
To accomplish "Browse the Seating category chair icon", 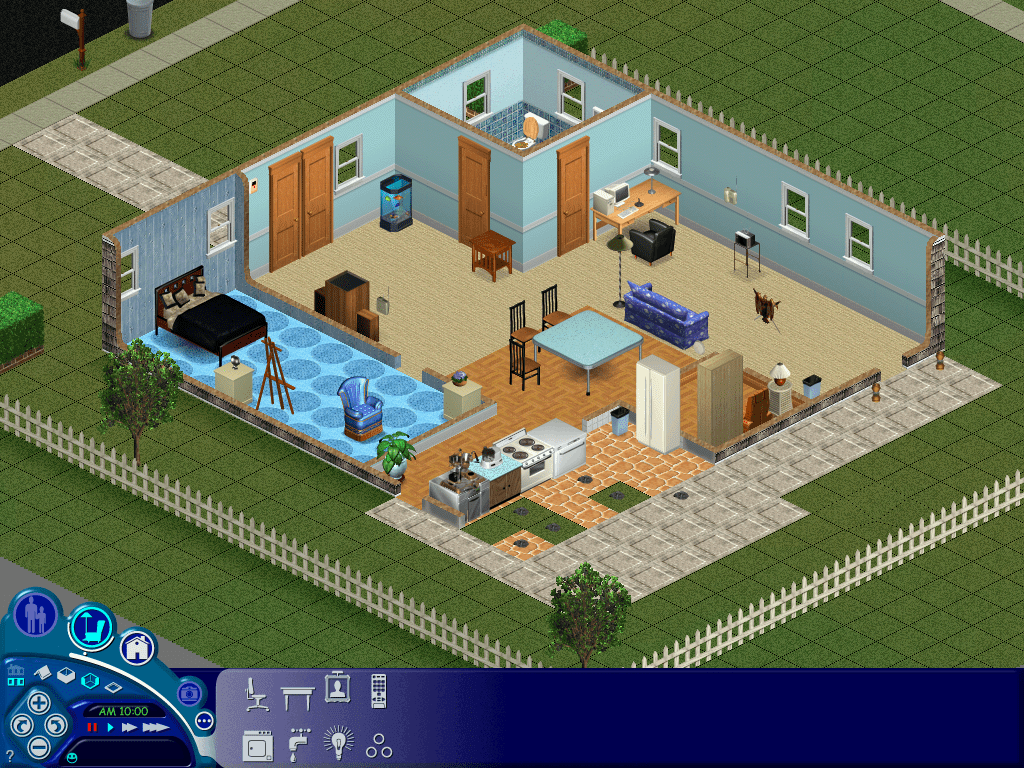I will 256,693.
